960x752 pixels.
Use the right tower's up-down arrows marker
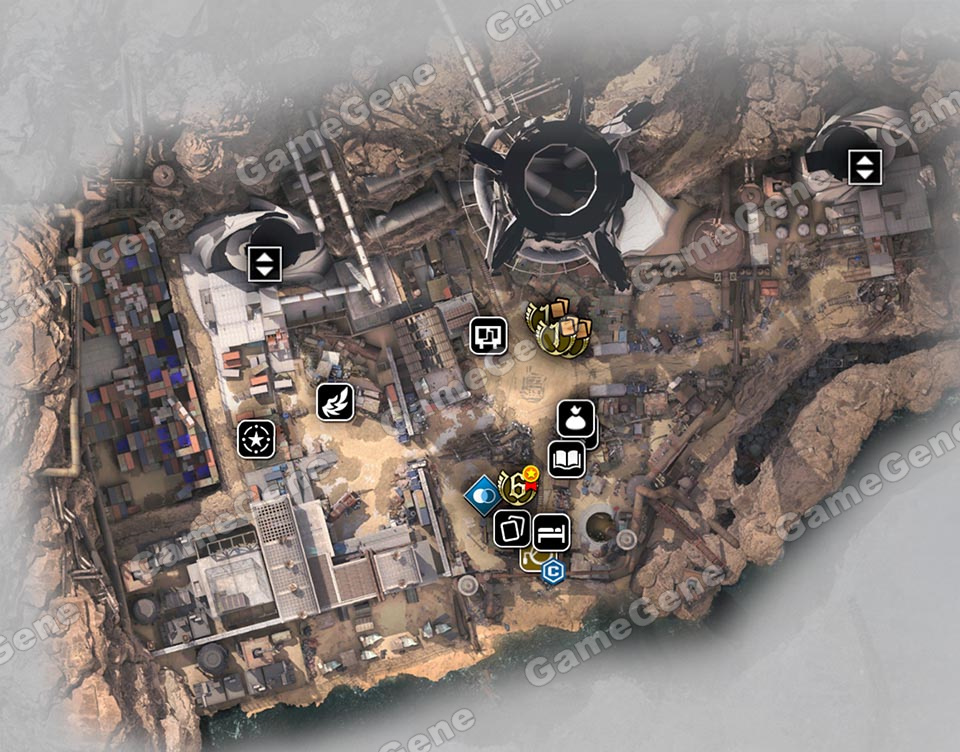click(x=864, y=166)
